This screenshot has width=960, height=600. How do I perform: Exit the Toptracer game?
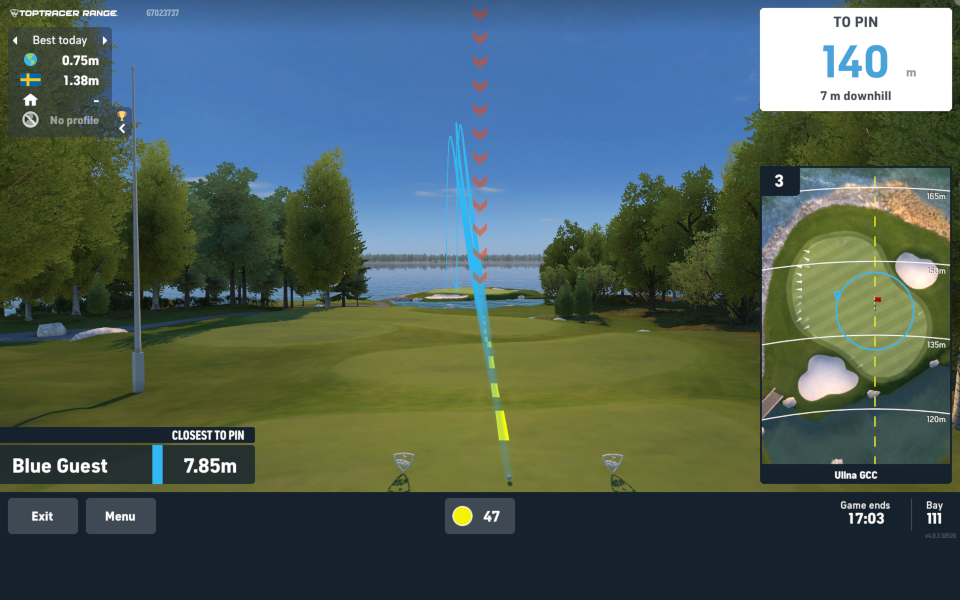coord(42,516)
